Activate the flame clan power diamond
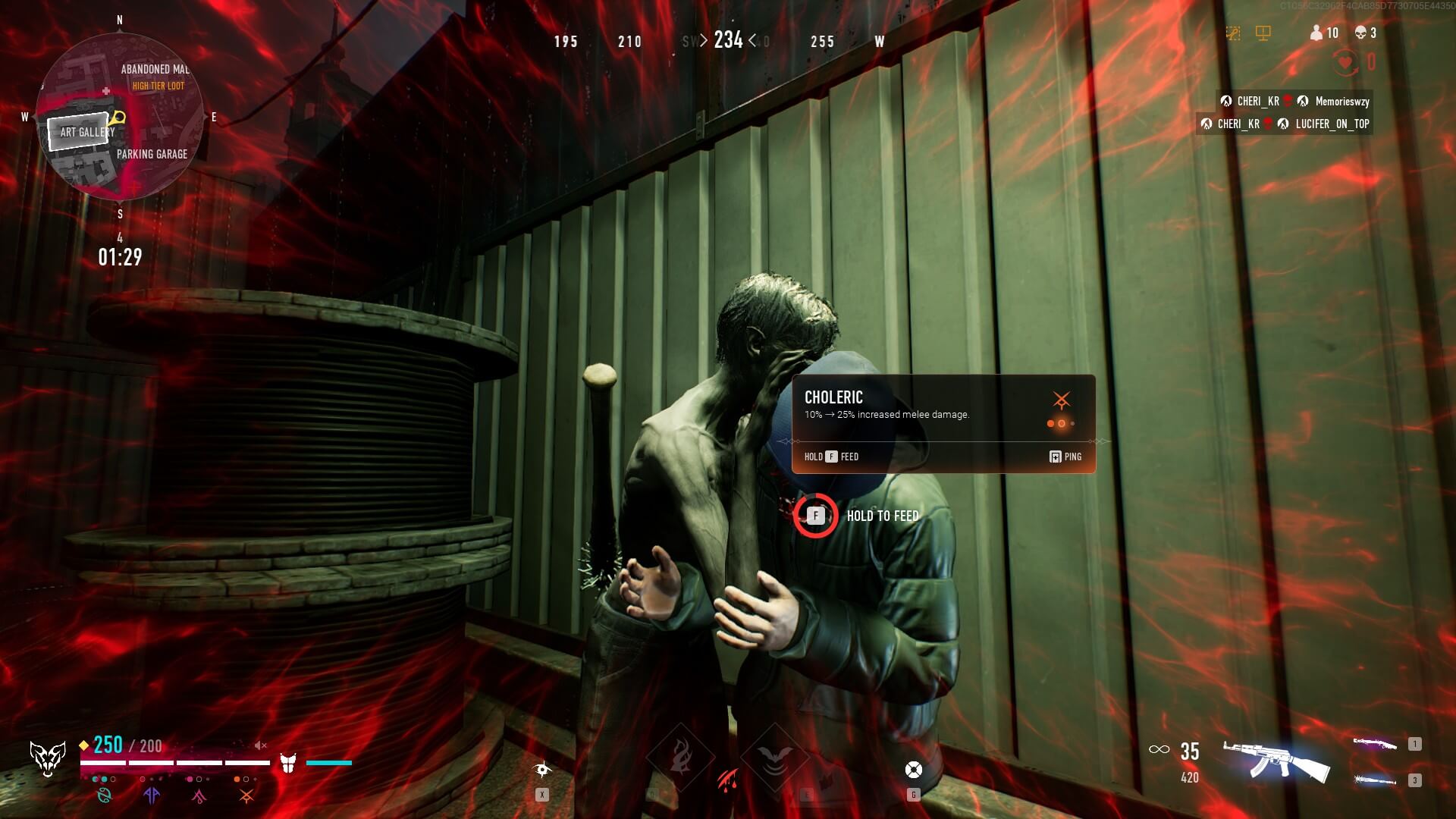 (x=680, y=758)
